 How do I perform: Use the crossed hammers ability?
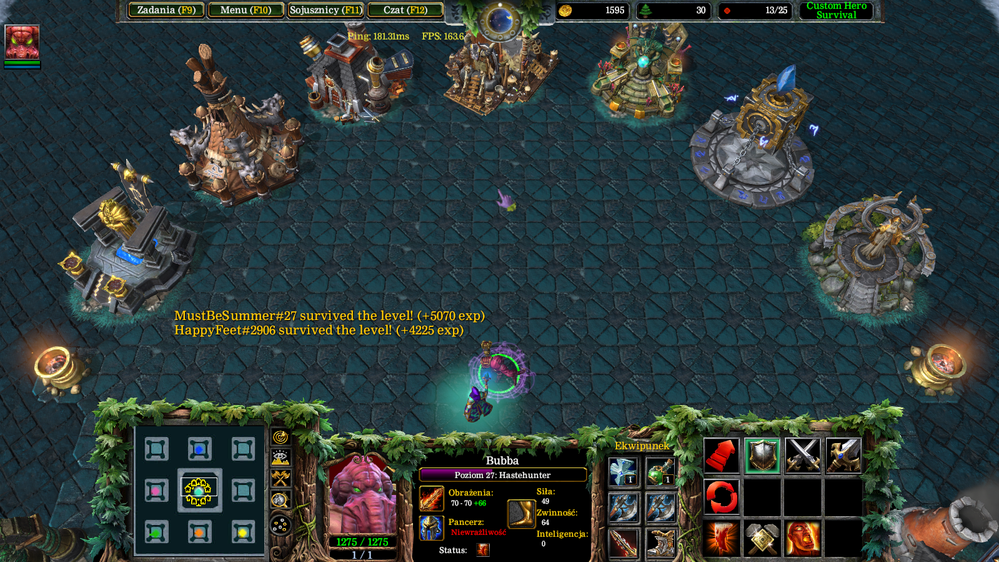pyautogui.click(x=762, y=538)
